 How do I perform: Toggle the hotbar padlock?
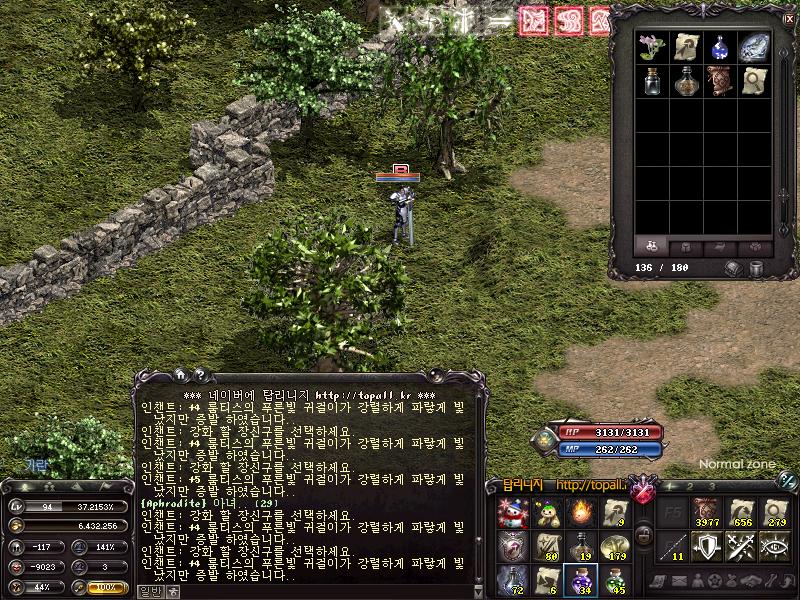(643, 535)
